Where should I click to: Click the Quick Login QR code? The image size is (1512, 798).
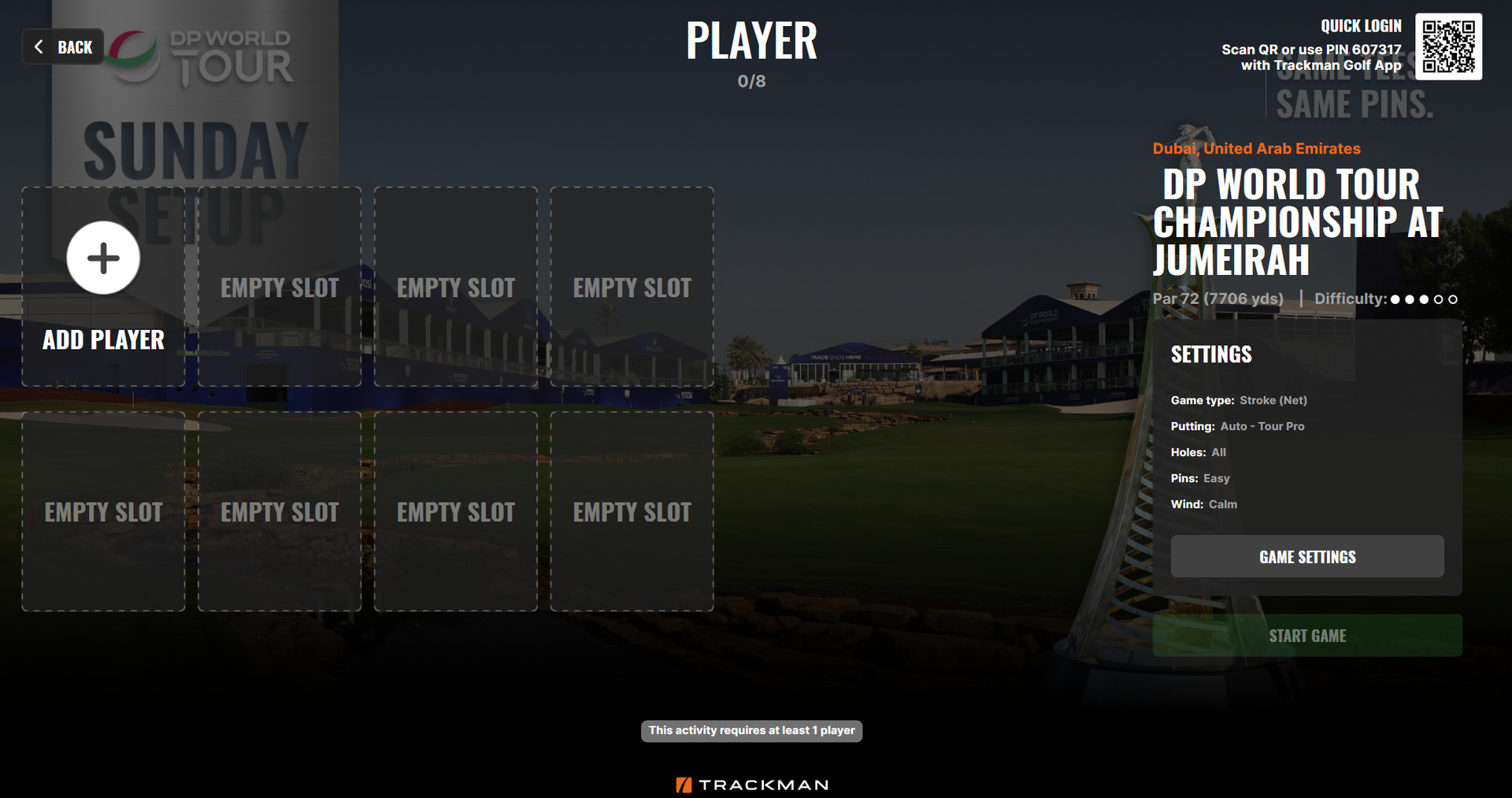tap(1448, 46)
